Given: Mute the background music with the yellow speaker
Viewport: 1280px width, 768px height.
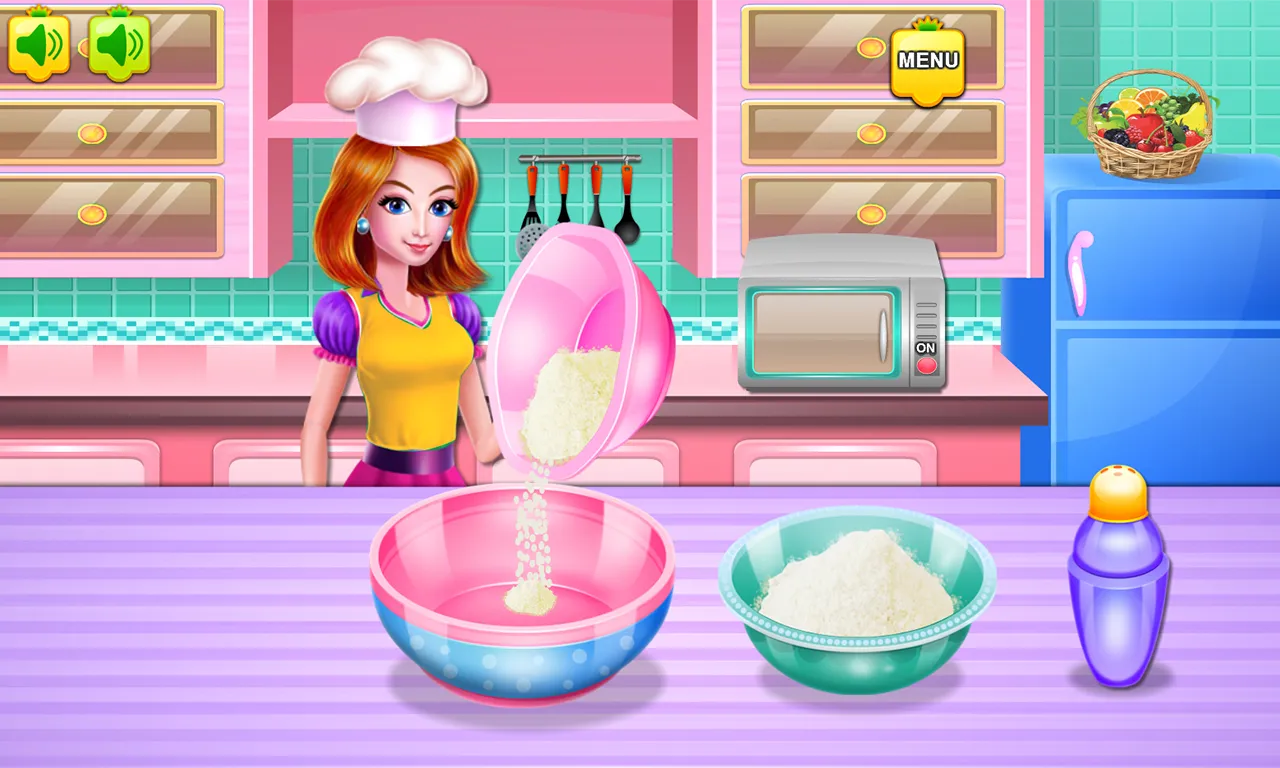Looking at the screenshot, I should [40, 44].
